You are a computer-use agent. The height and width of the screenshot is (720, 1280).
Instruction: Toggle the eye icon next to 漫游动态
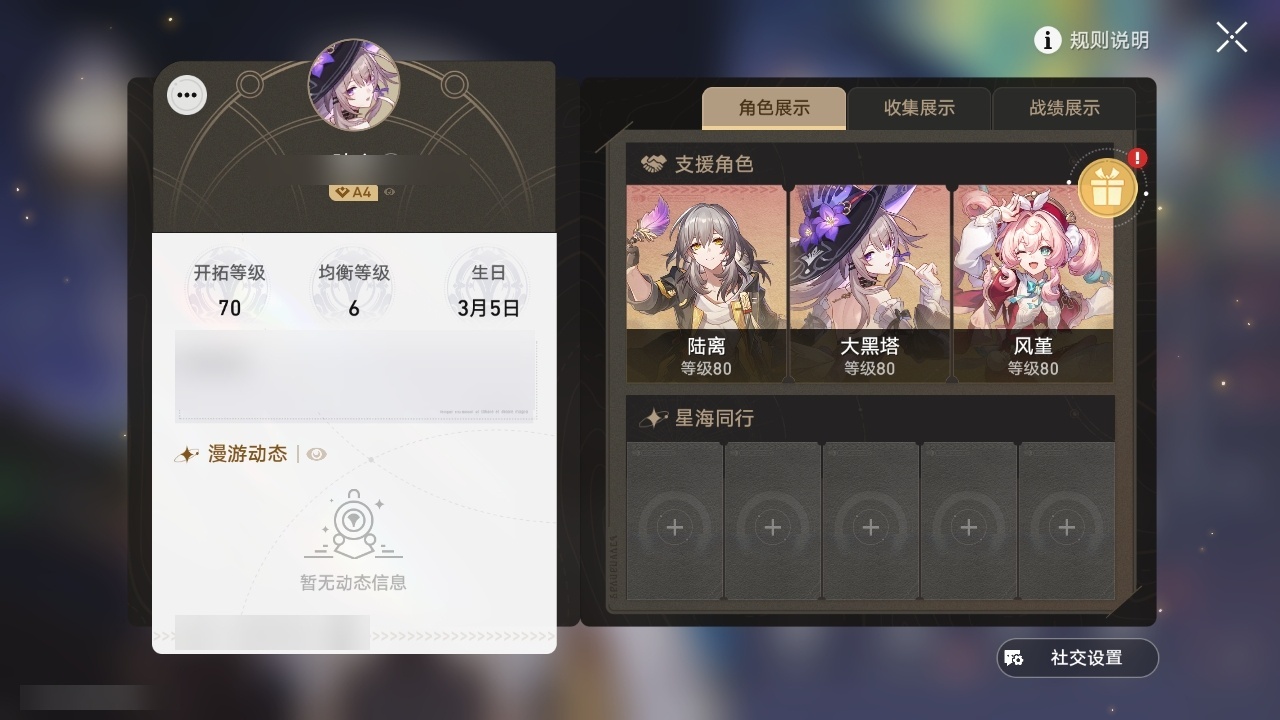(x=317, y=454)
